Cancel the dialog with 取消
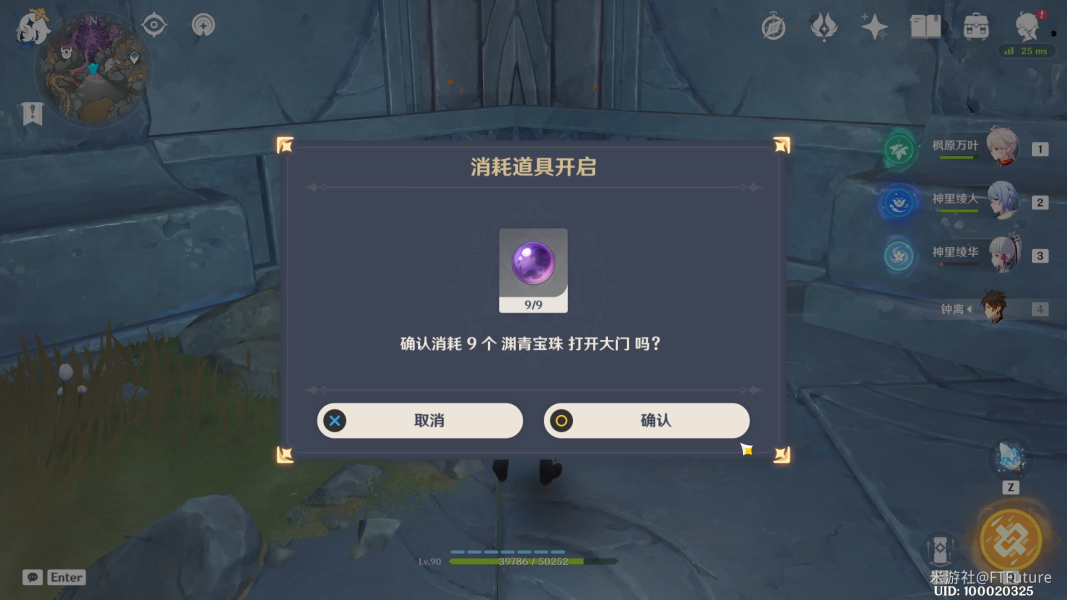Screen dimensions: 1067x600 click(x=420, y=421)
